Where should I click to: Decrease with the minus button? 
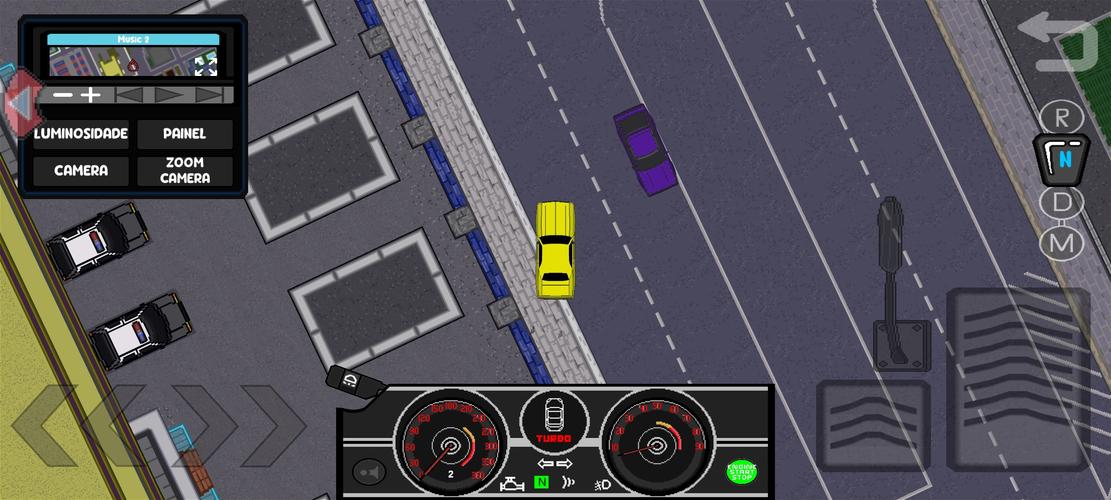coord(63,95)
